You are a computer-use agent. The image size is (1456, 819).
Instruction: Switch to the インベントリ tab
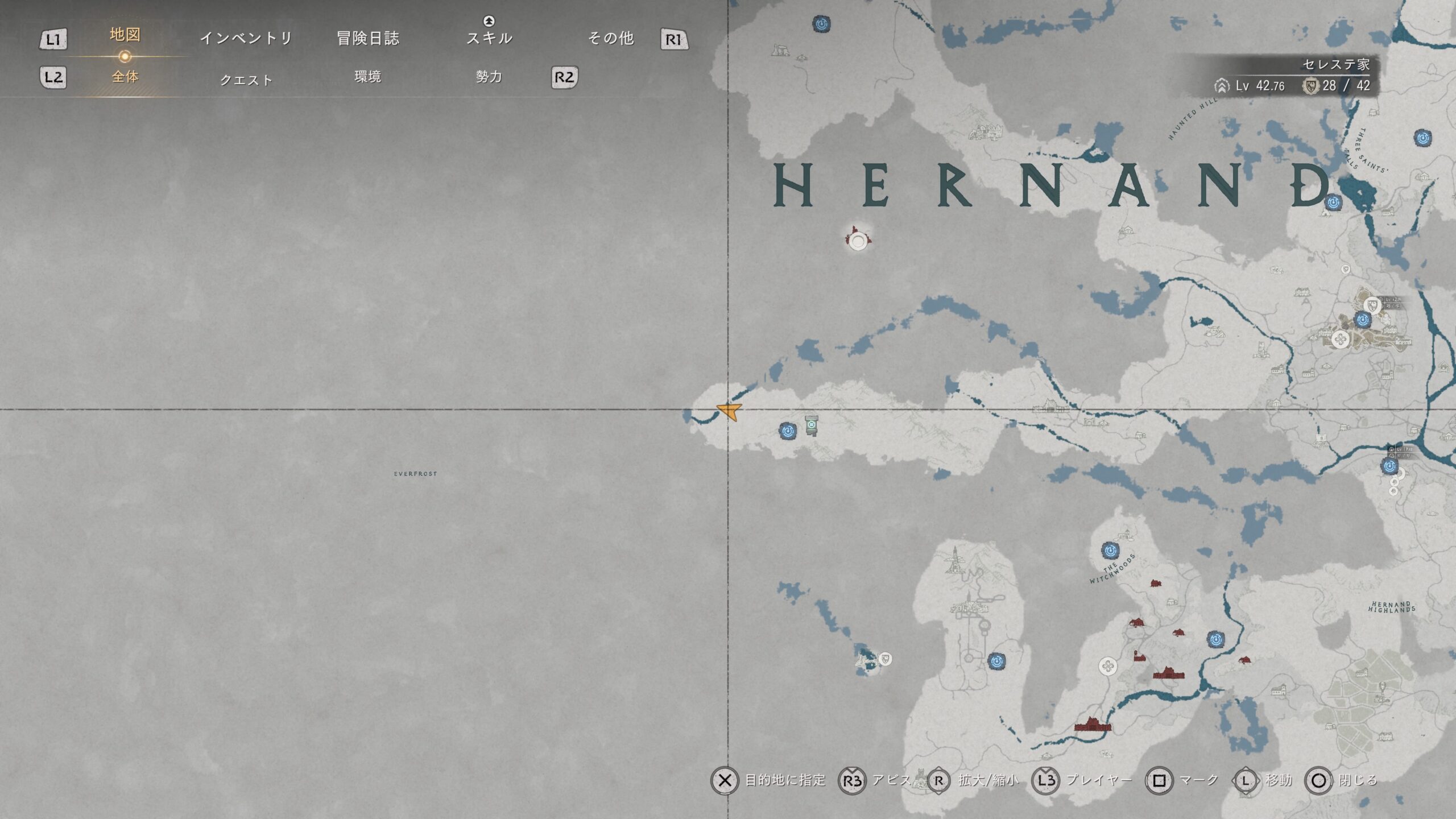[x=246, y=38]
